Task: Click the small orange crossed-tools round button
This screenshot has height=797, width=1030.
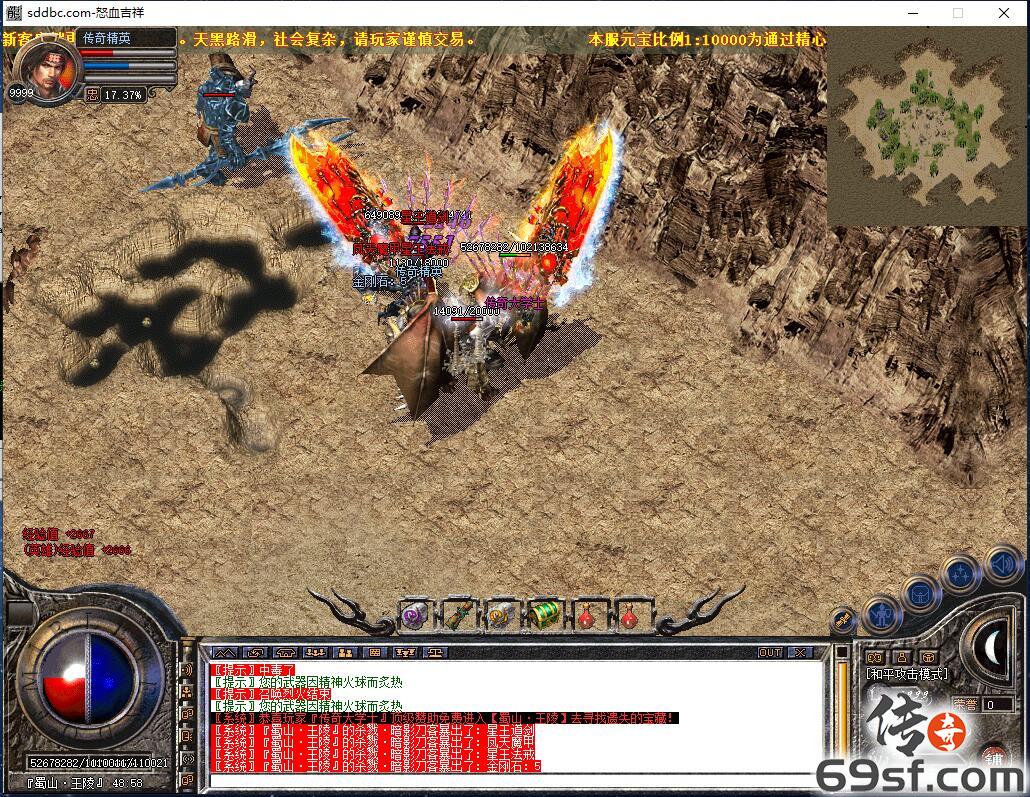Action: 844,620
